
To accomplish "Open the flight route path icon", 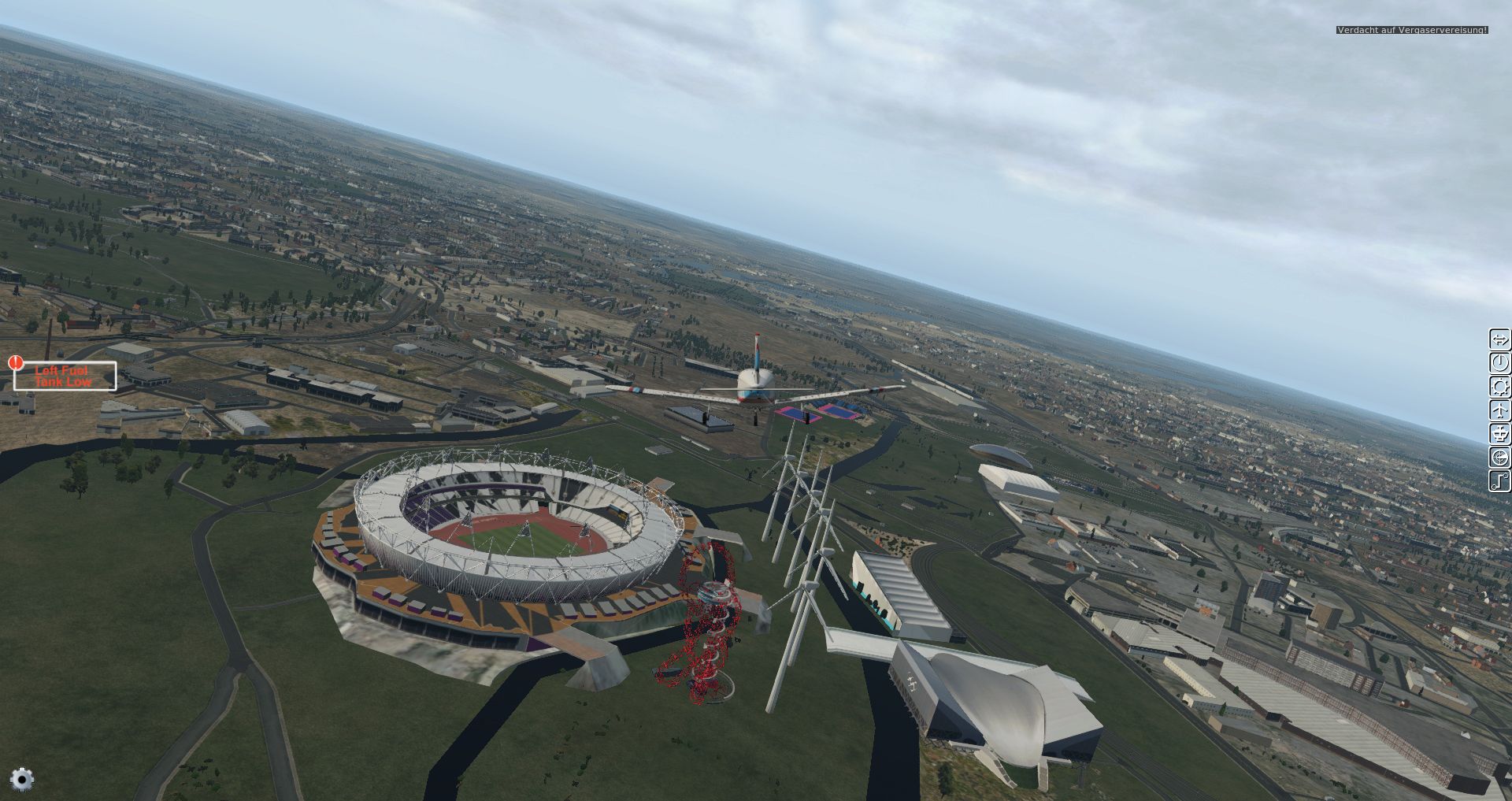I will click(x=1499, y=480).
